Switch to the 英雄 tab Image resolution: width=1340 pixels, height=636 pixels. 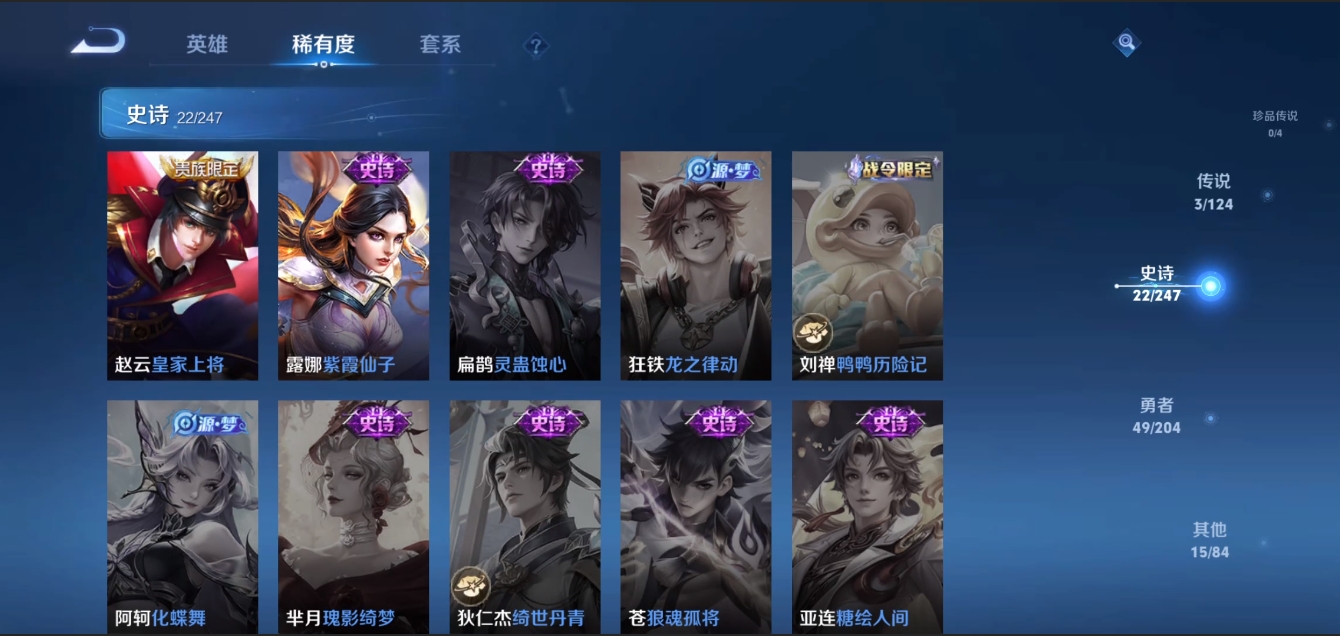(207, 45)
